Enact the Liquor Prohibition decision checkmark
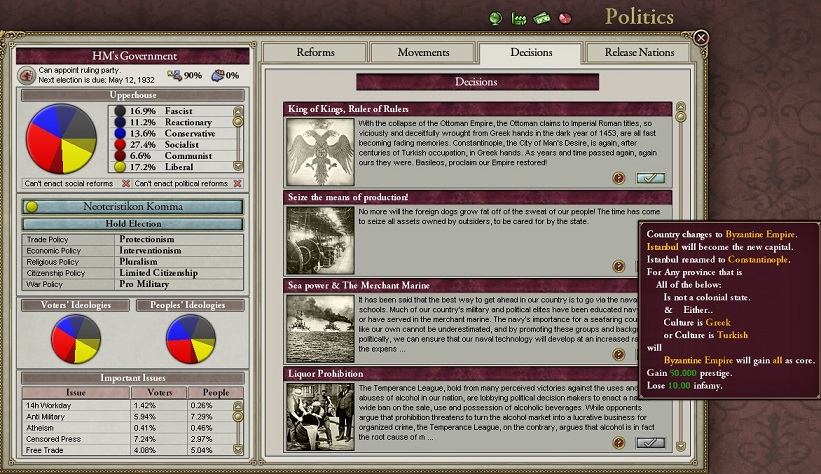Screen dimensions: 821x474 [x=649, y=442]
